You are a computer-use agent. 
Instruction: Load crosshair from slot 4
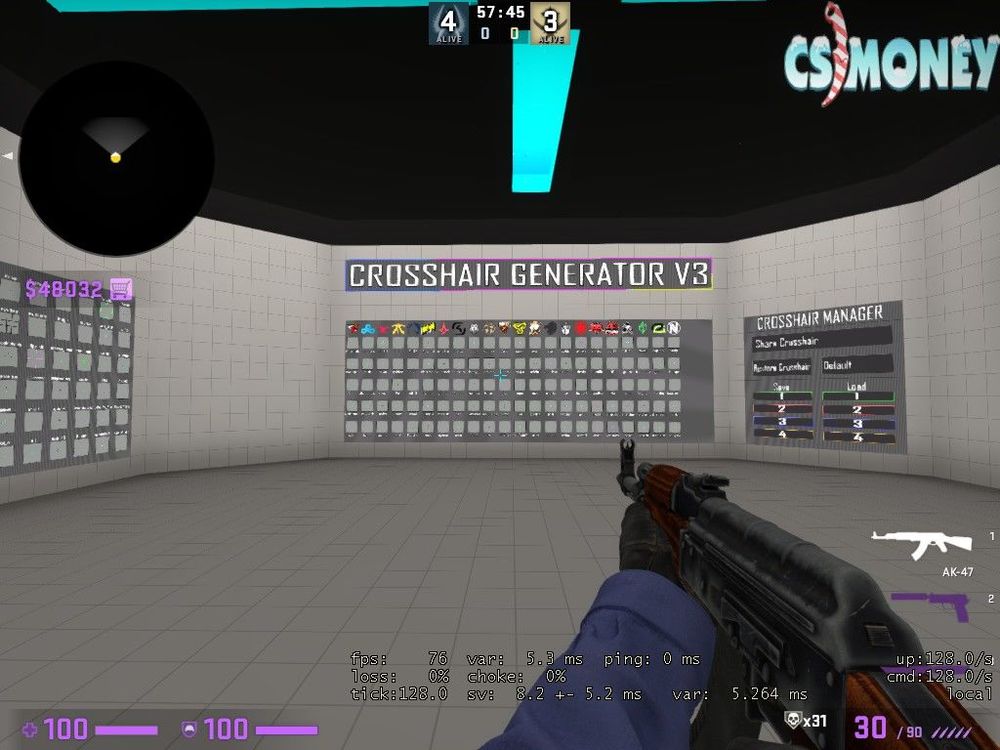[x=856, y=437]
